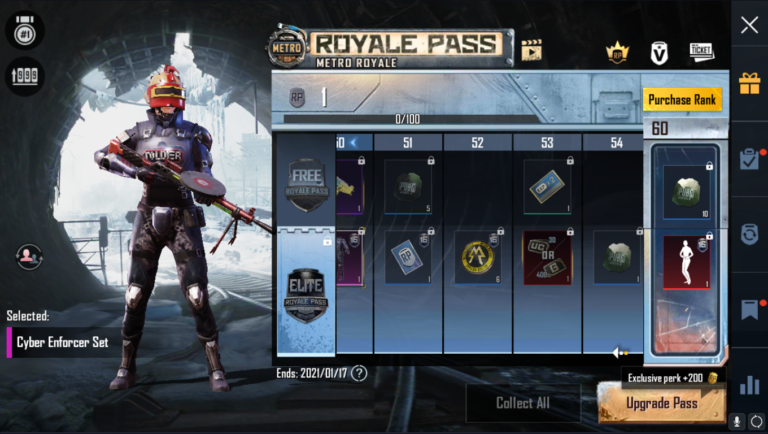
Task: Switch to the missions clipboard tab
Action: click(749, 158)
